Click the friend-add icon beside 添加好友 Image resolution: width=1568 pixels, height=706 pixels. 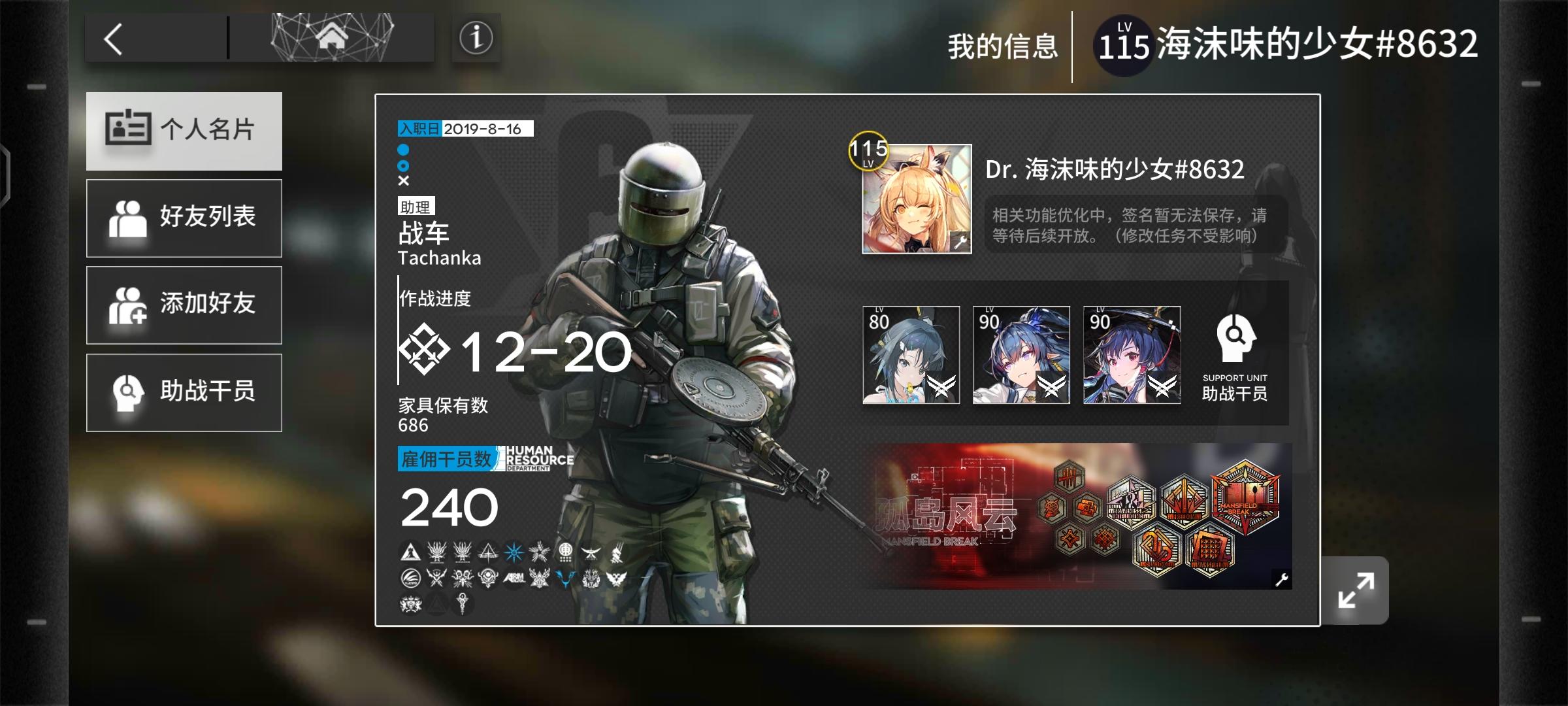(x=129, y=305)
